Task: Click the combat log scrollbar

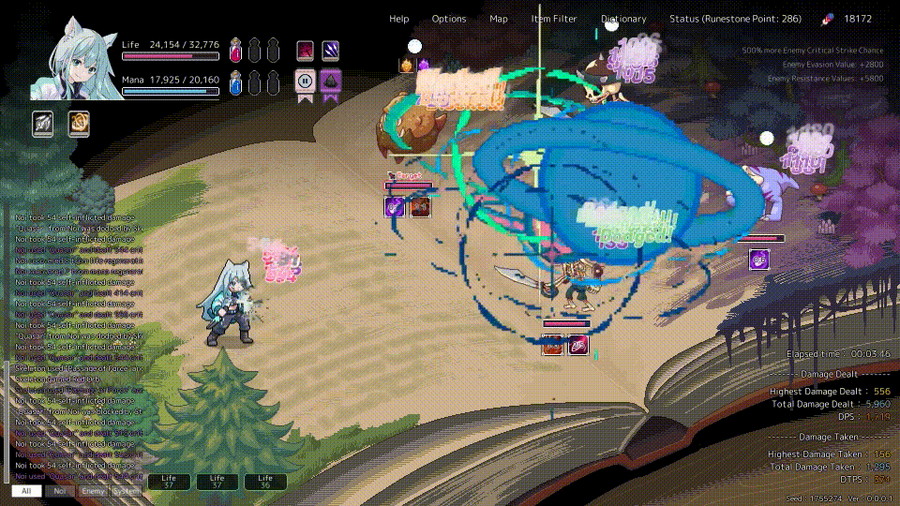Action: pyautogui.click(x=7, y=420)
